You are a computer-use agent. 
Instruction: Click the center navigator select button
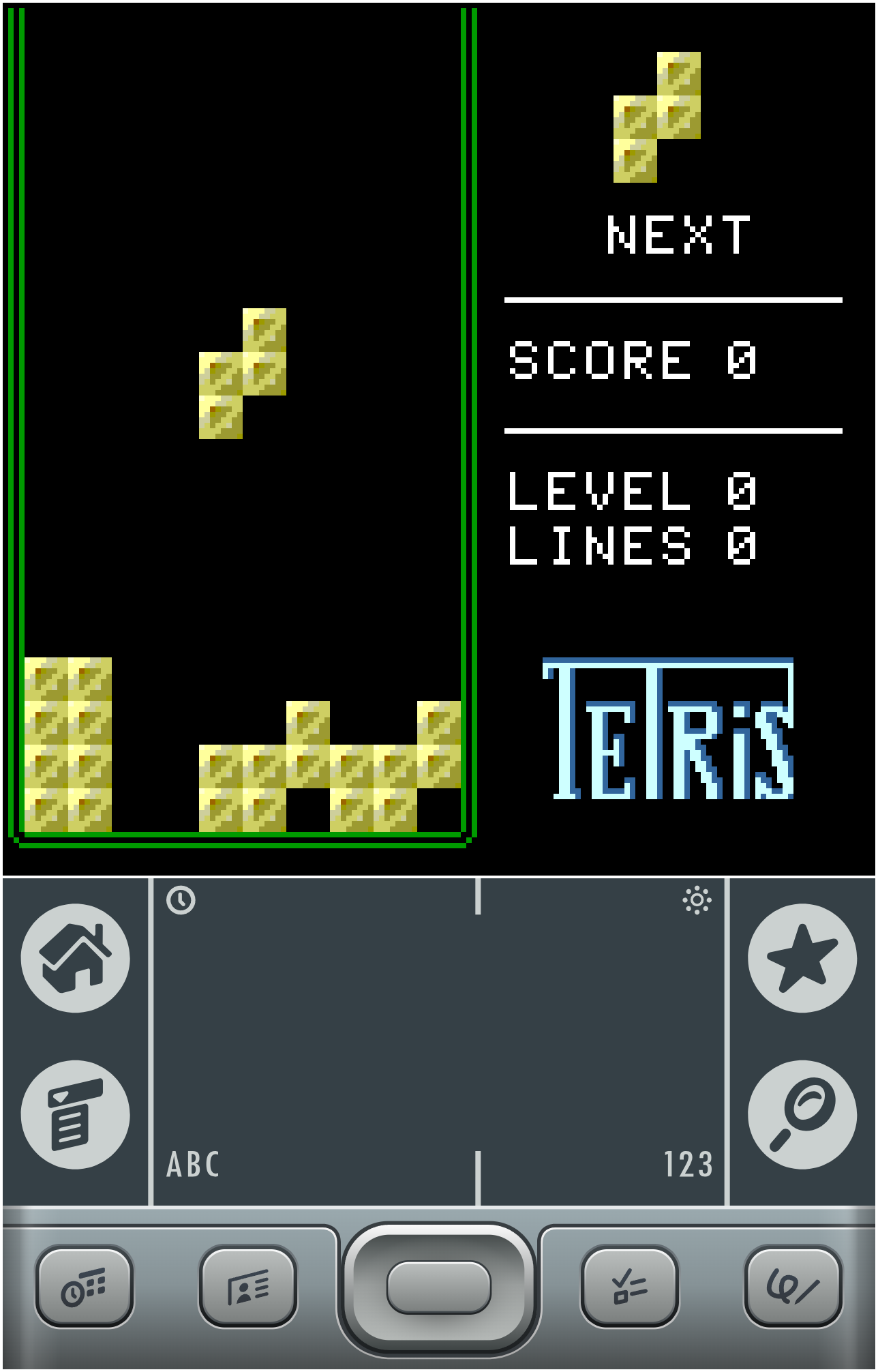tap(439, 1286)
